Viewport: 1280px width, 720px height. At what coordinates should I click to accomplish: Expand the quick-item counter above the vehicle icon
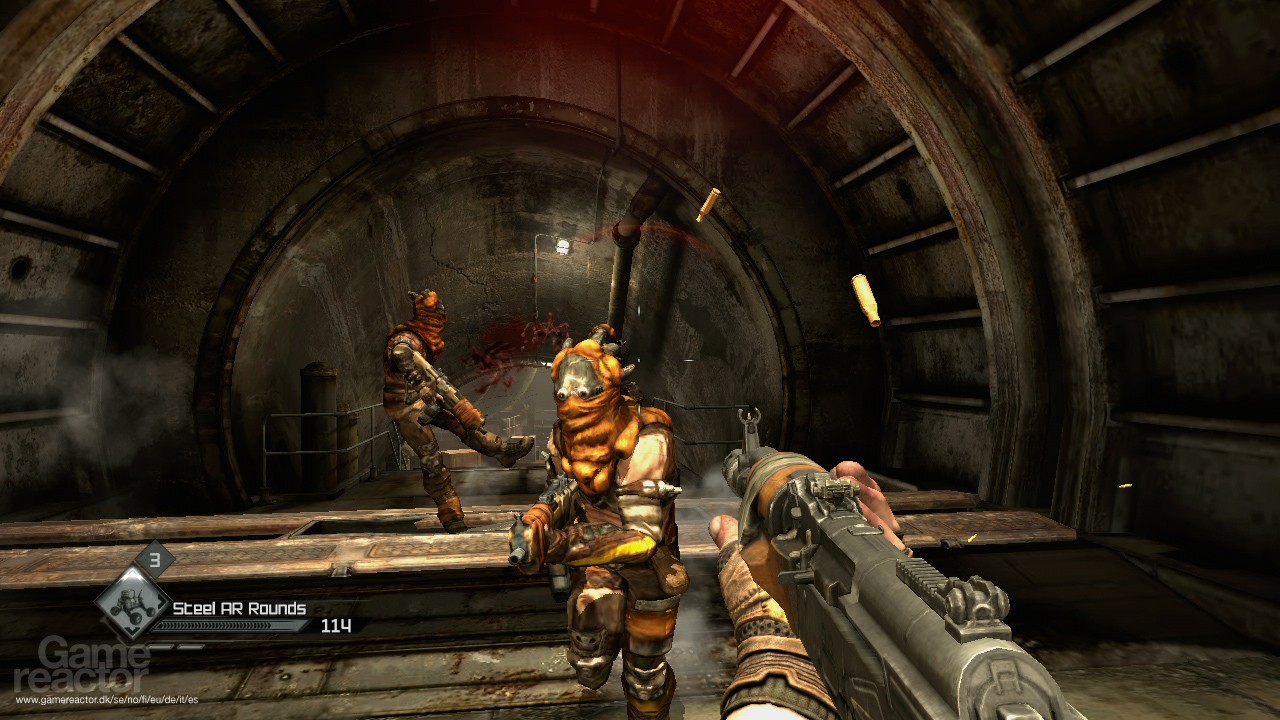click(x=154, y=559)
